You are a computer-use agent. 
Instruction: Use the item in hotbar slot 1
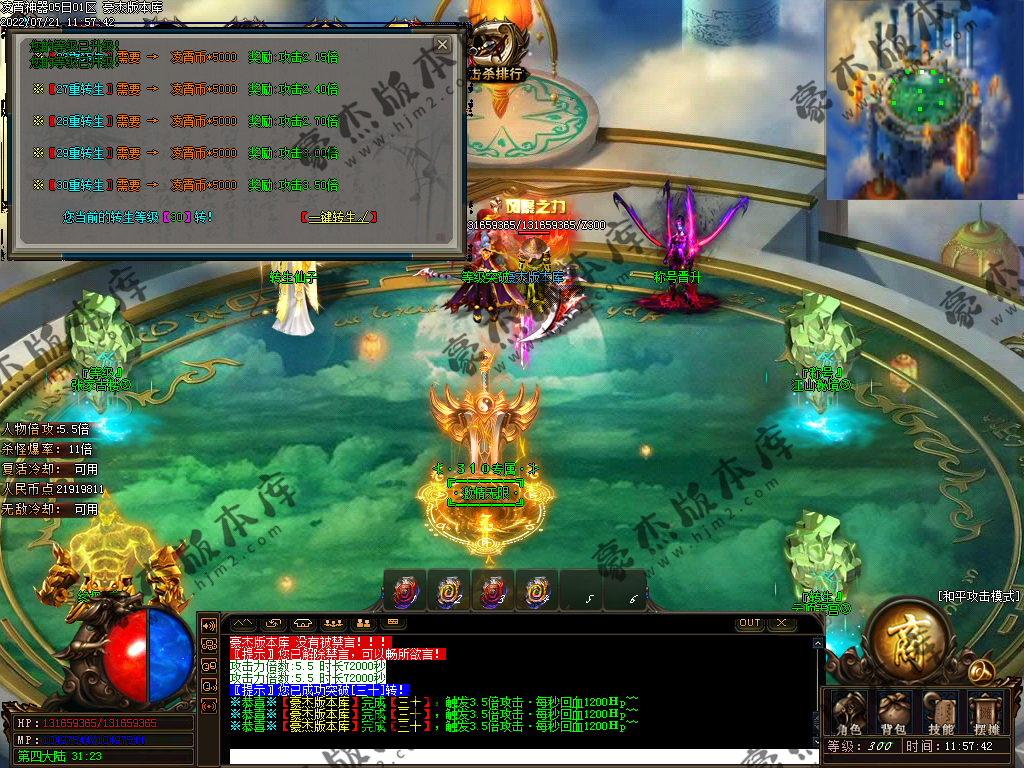point(404,591)
